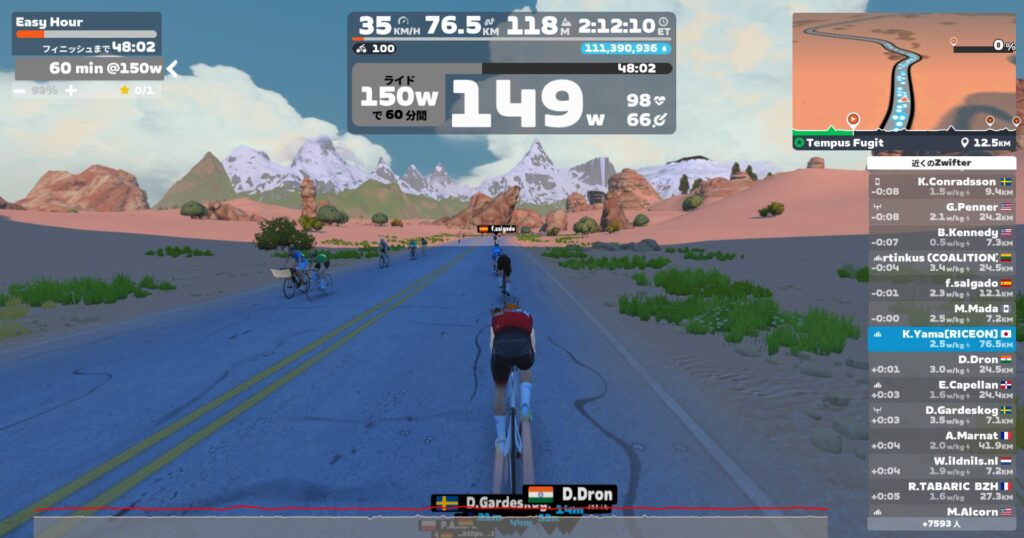Select M.Mada in the rider list
Image resolution: width=1024 pixels, height=538 pixels.
941,313
